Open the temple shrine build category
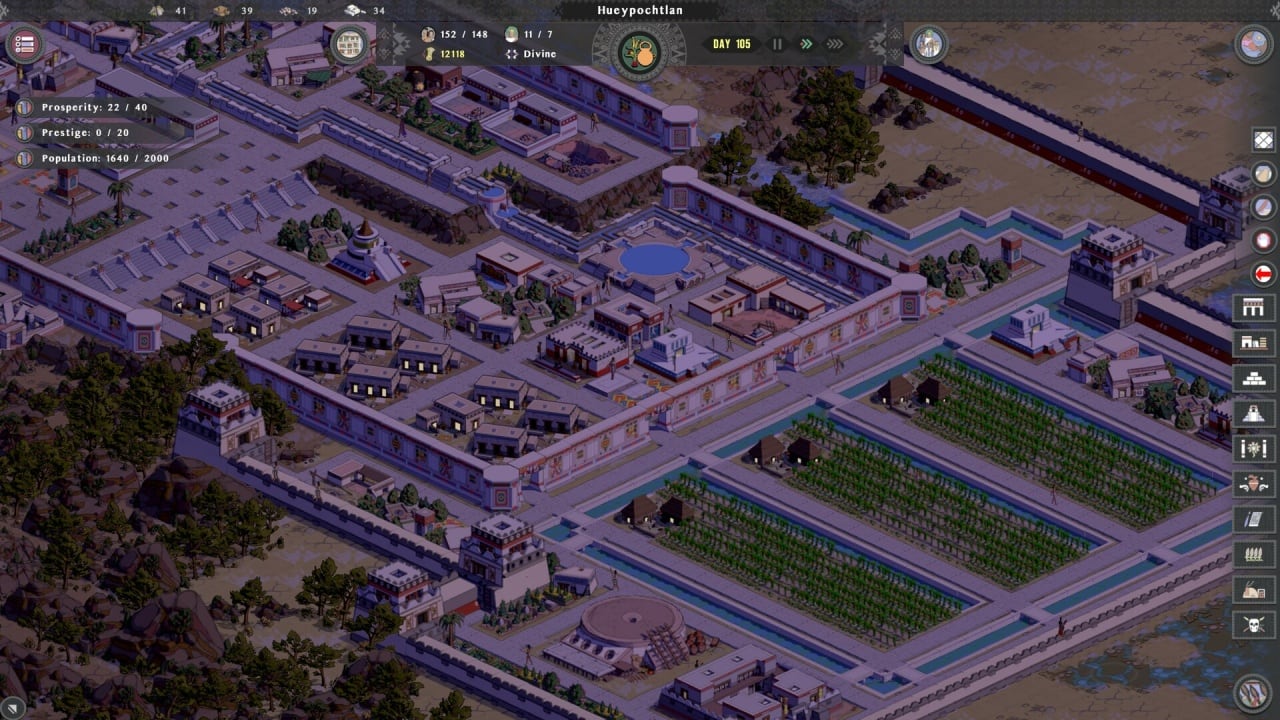Viewport: 1280px width, 720px height. (x=1253, y=413)
